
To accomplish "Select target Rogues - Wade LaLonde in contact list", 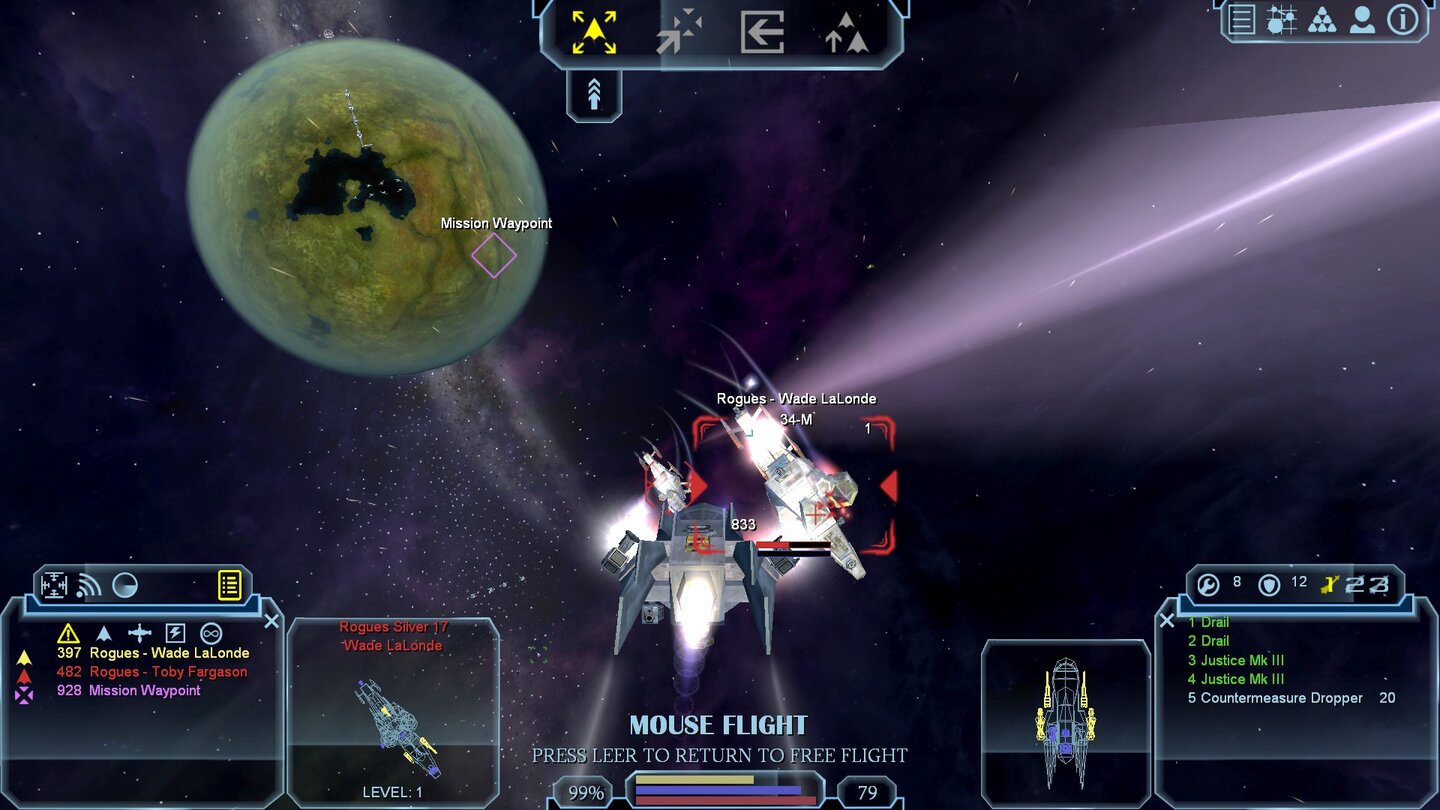I will [168, 653].
